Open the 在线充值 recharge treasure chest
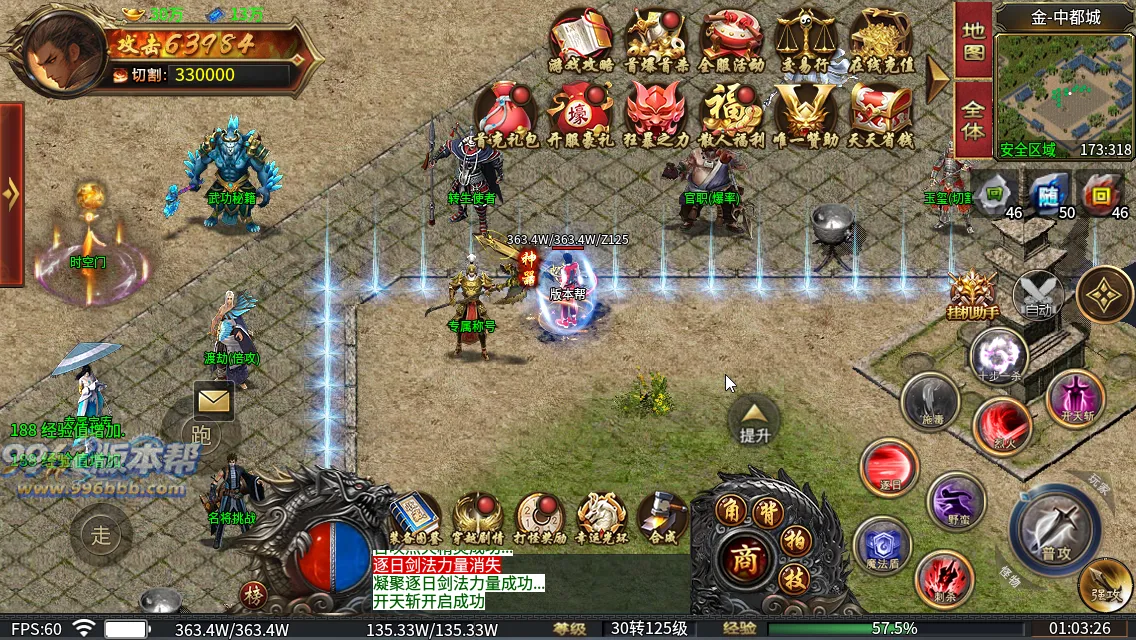The image size is (1136, 640). click(x=880, y=39)
